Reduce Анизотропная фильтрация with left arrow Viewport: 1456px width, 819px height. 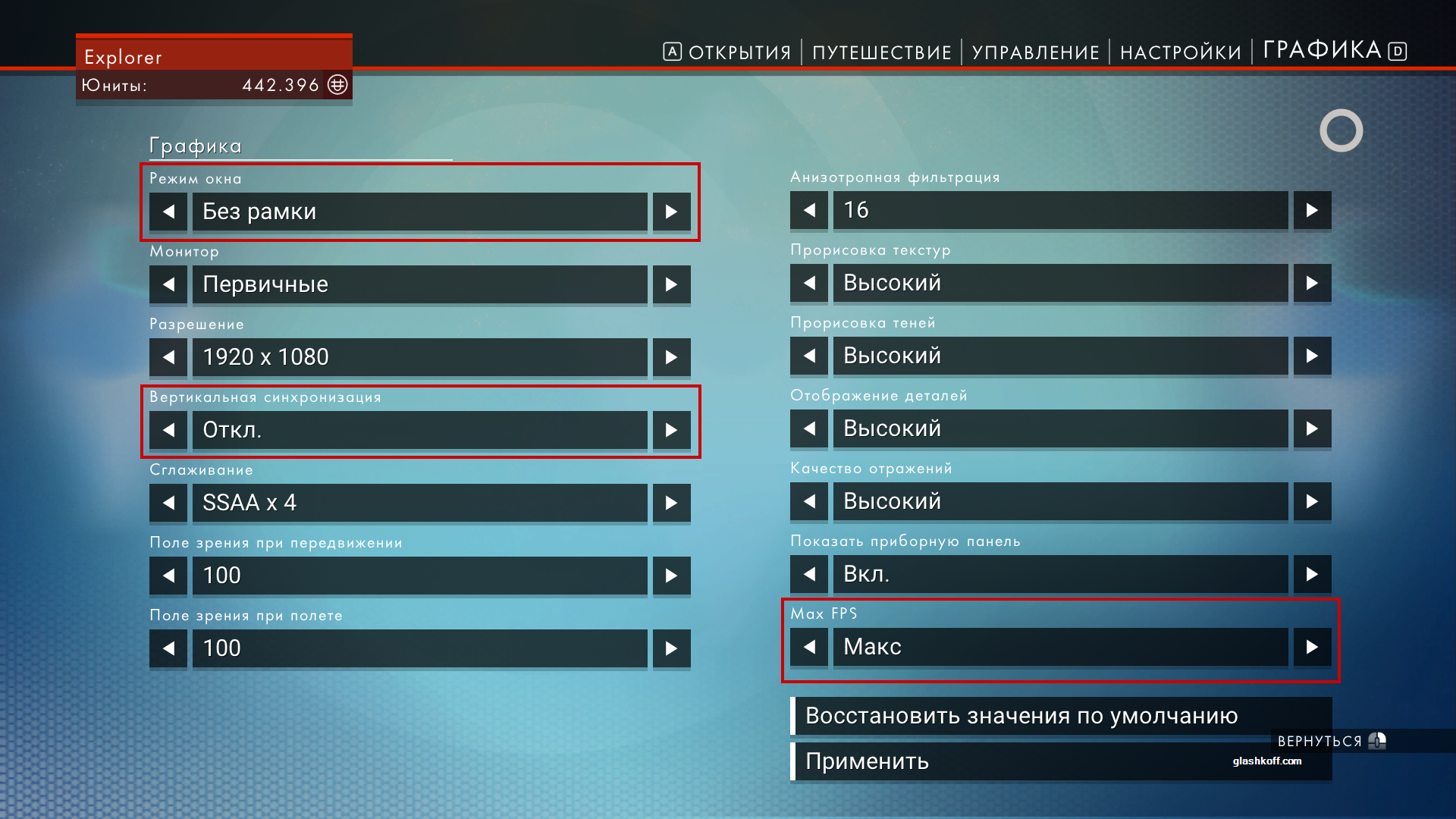tap(809, 210)
